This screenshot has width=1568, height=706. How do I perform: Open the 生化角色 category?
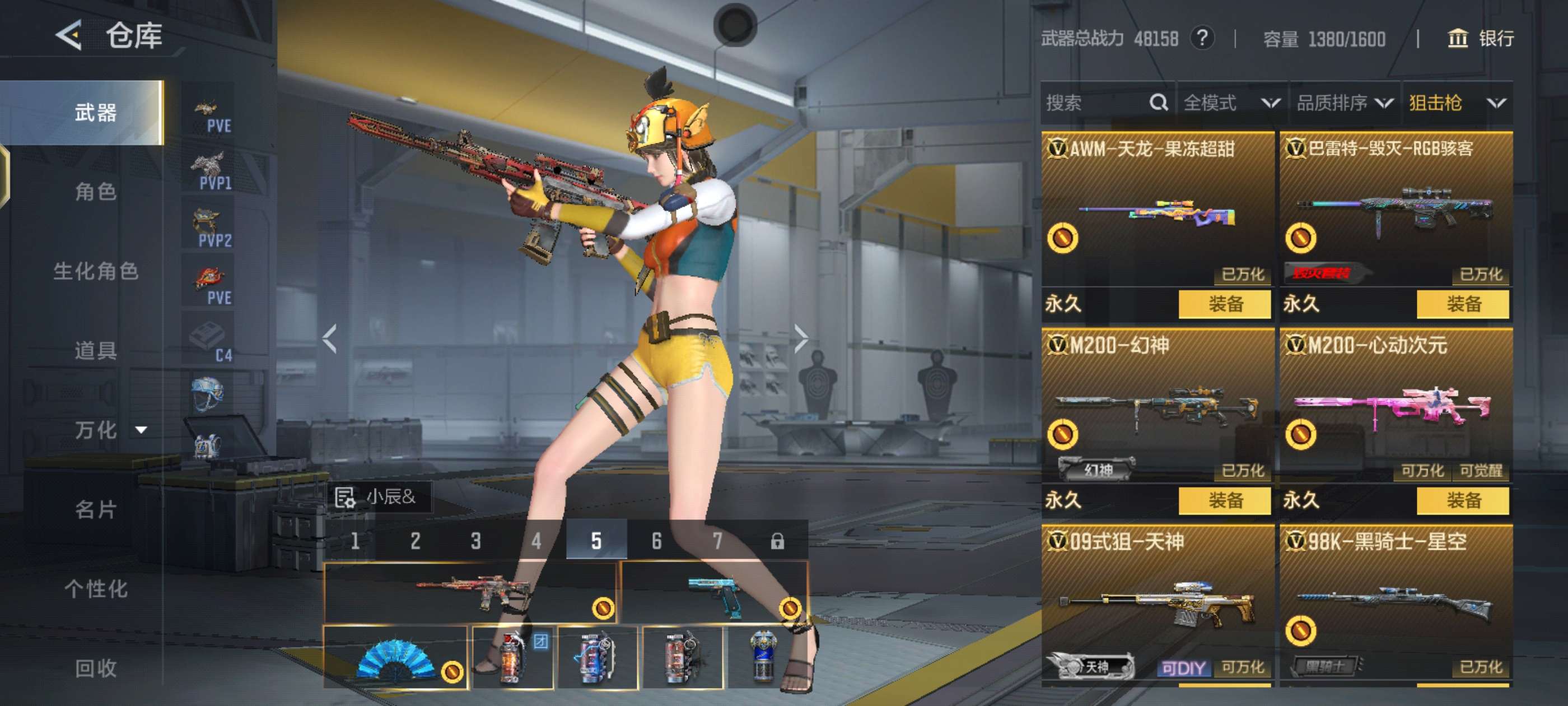click(x=96, y=271)
